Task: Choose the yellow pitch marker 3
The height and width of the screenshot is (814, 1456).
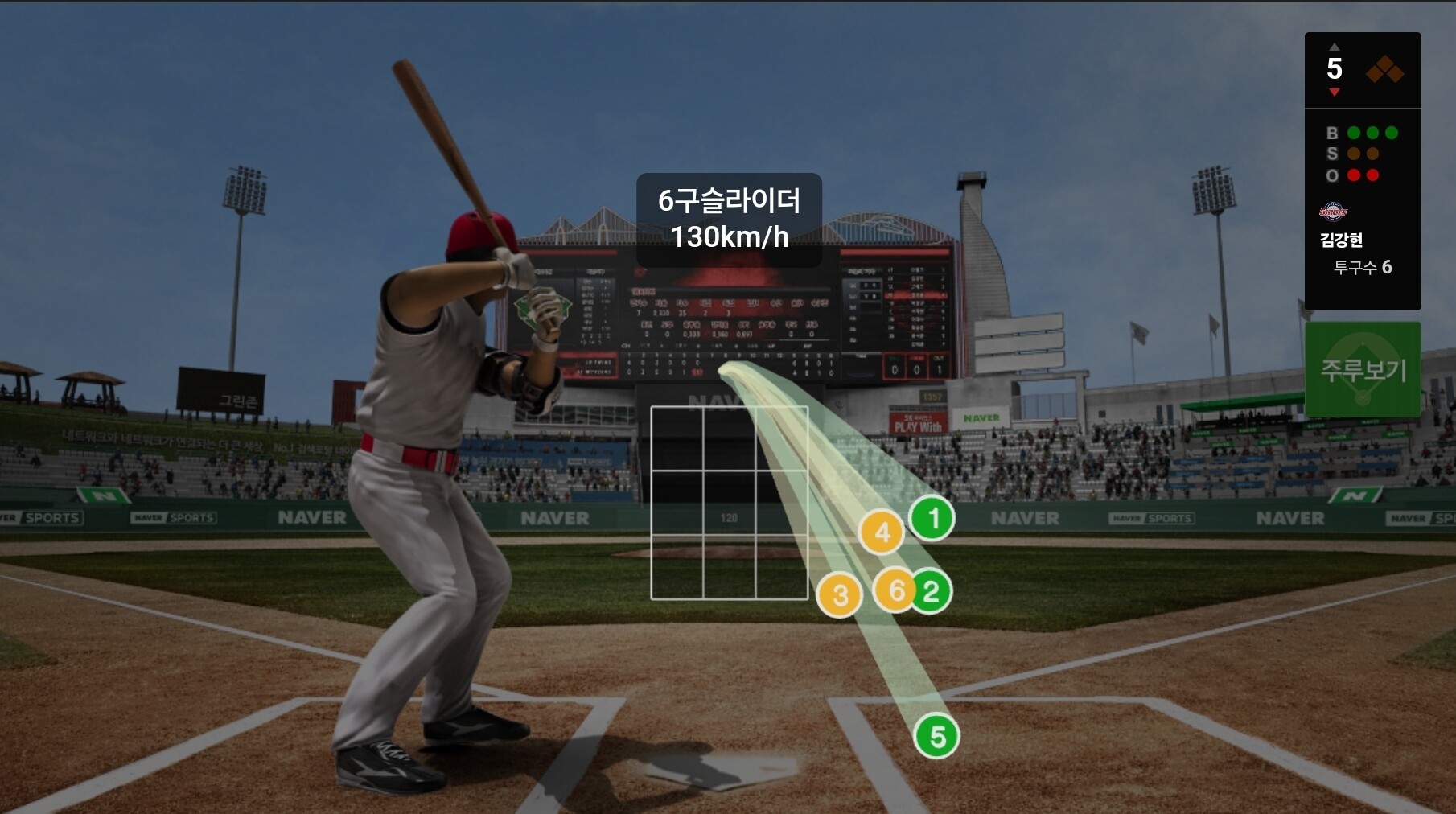Action: [x=839, y=596]
